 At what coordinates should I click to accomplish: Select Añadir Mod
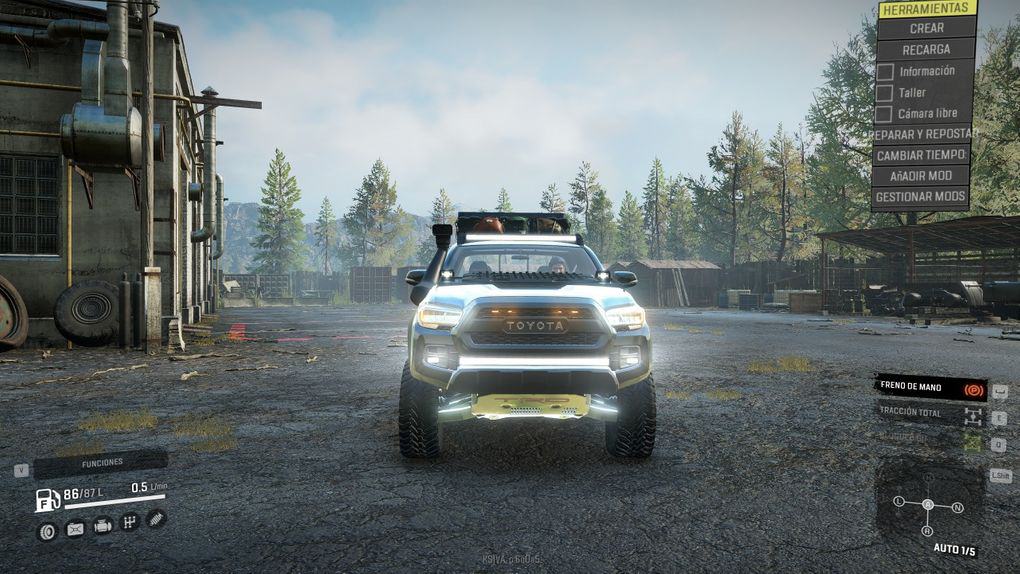pos(922,176)
